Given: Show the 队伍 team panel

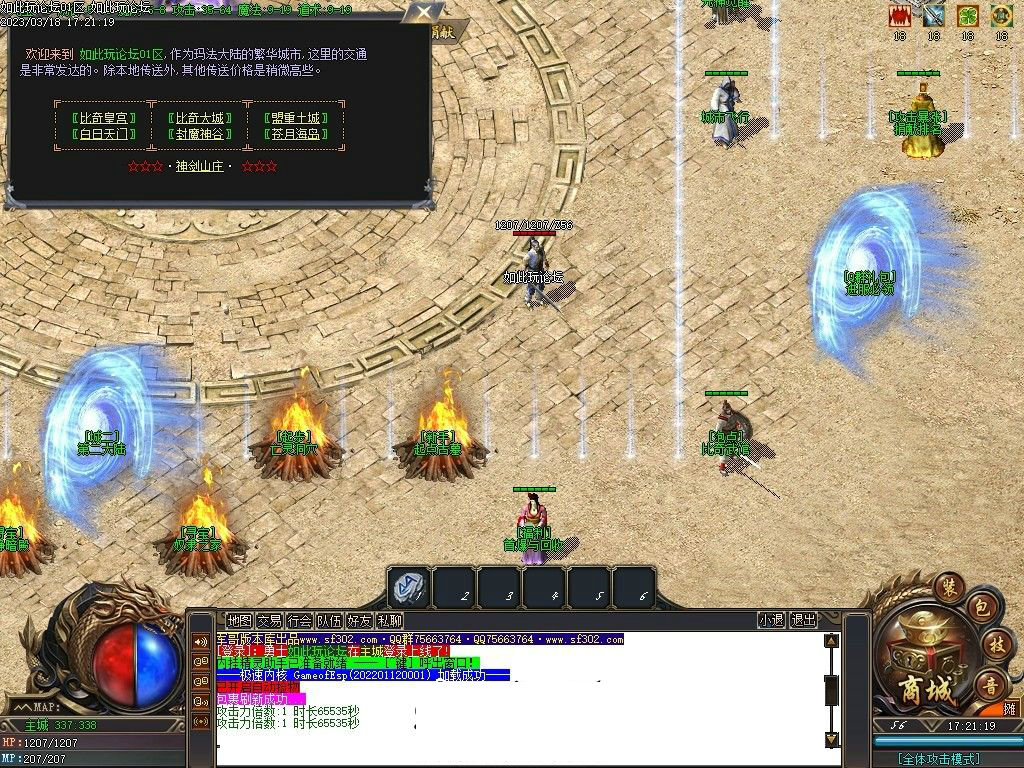Looking at the screenshot, I should (x=329, y=620).
